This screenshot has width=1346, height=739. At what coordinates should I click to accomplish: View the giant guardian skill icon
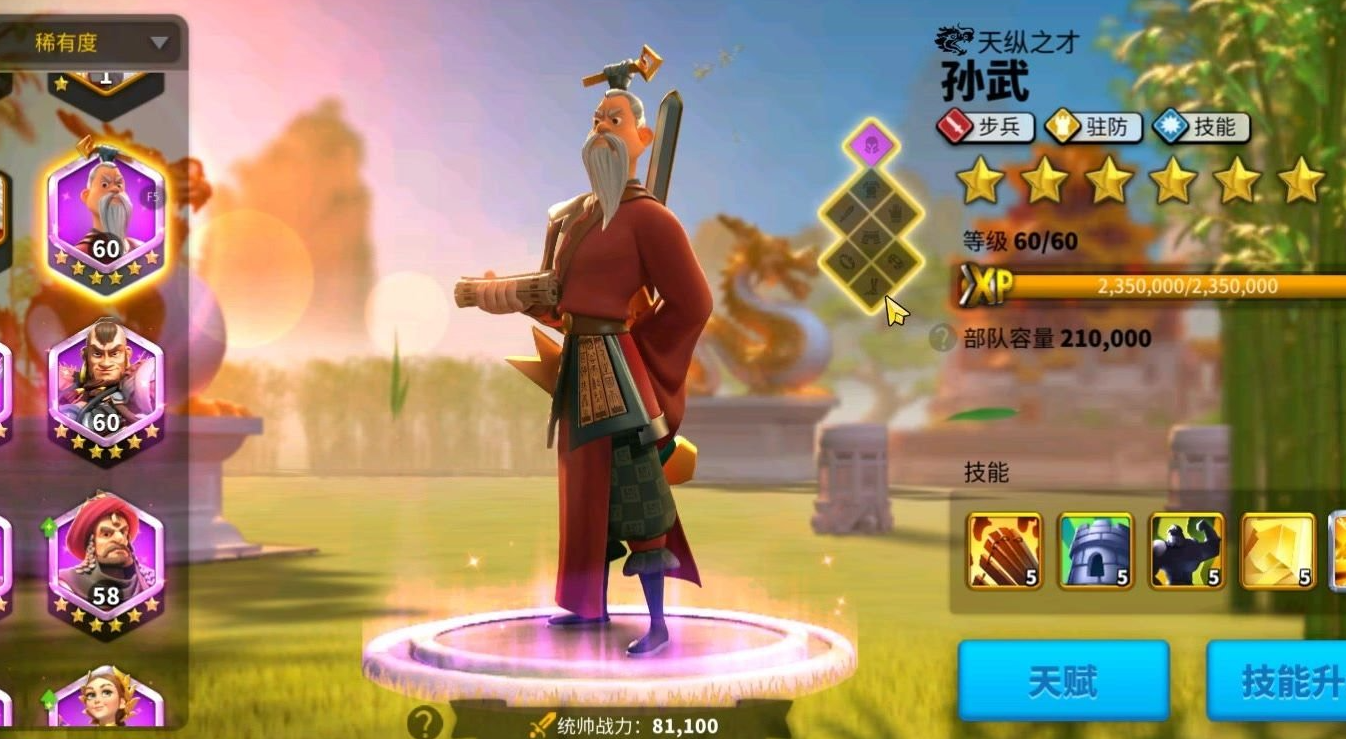tap(1188, 551)
